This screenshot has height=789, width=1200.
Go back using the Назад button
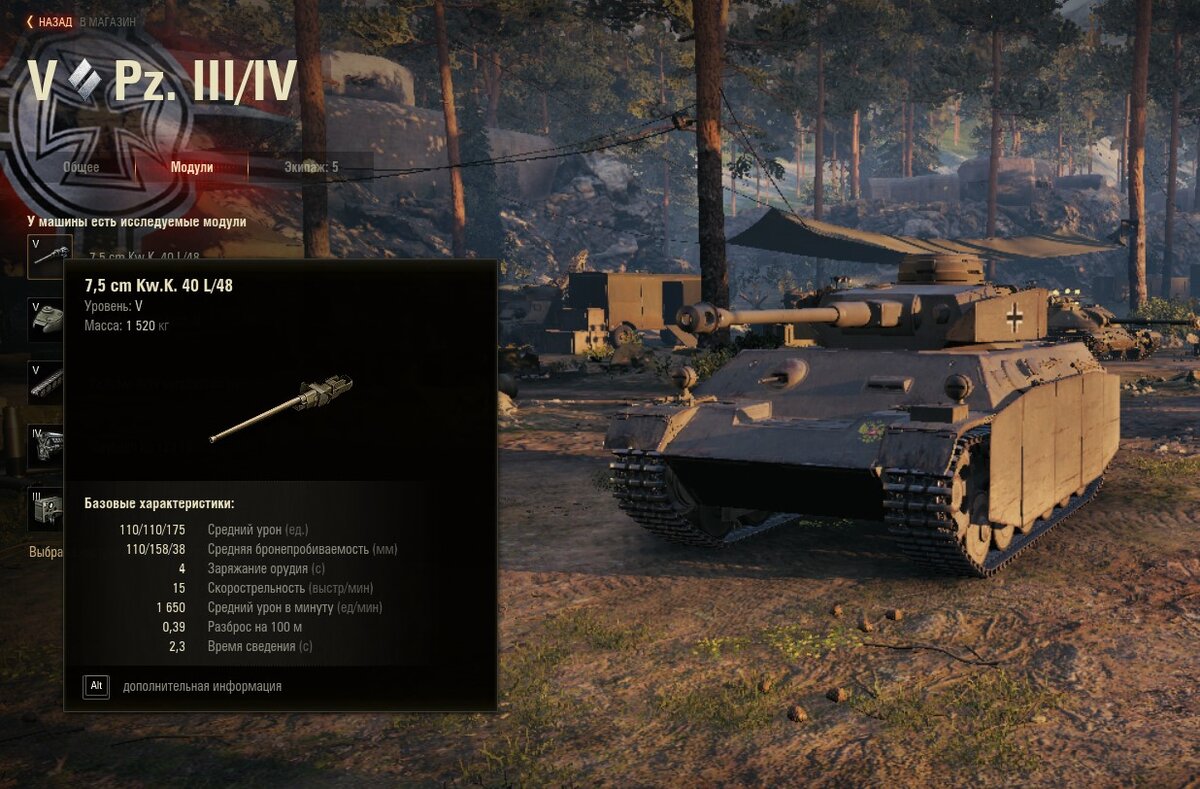[x=50, y=21]
